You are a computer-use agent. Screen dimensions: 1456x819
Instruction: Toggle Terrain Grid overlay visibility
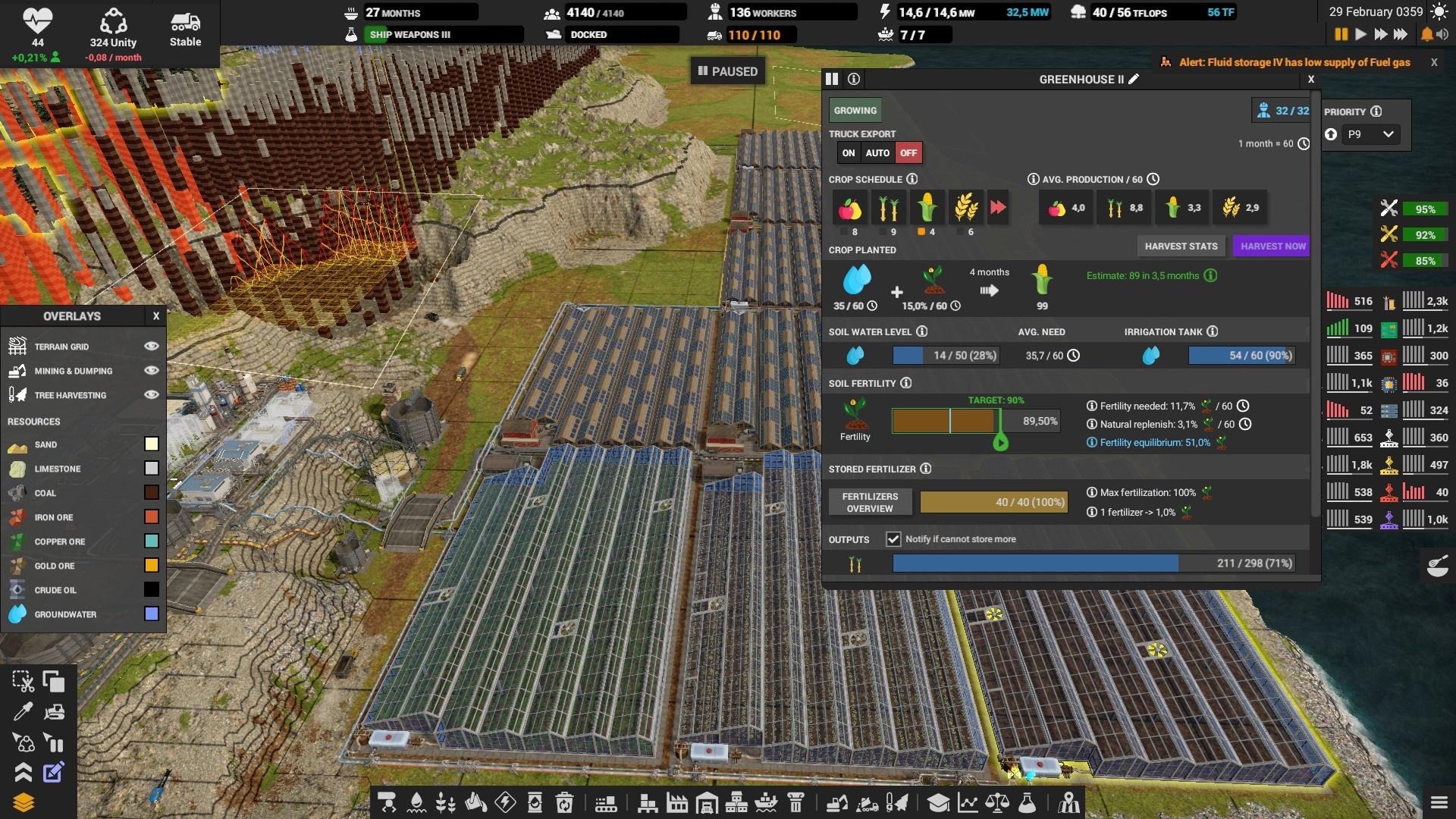(x=152, y=347)
